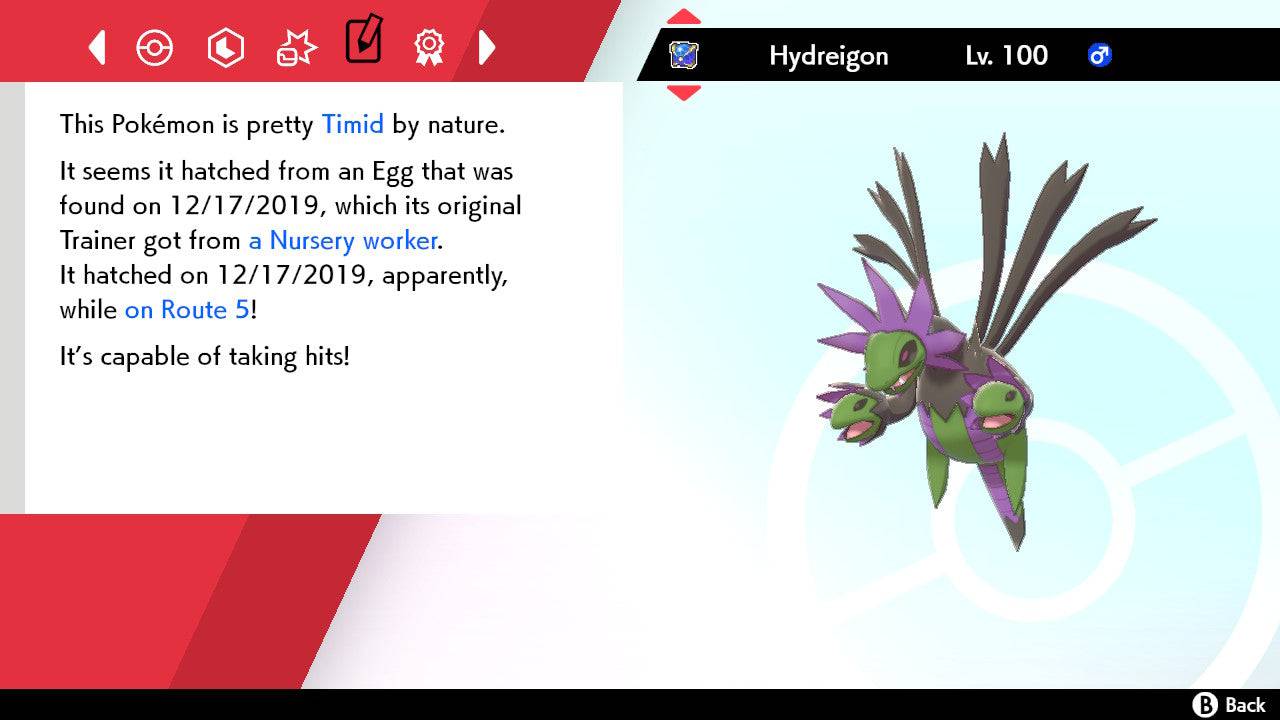Screen dimensions: 1280x720
Task: Open the stats hexagon icon
Action: [x=226, y=47]
